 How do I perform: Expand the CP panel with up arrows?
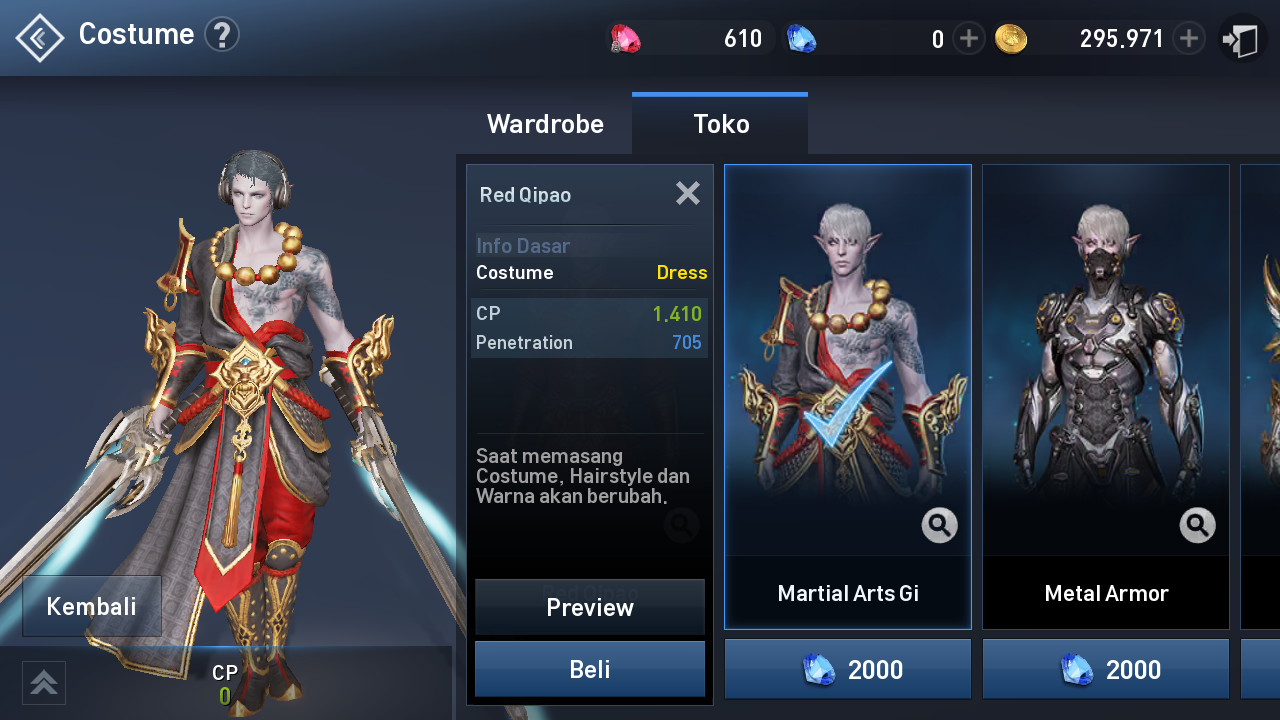[44, 682]
